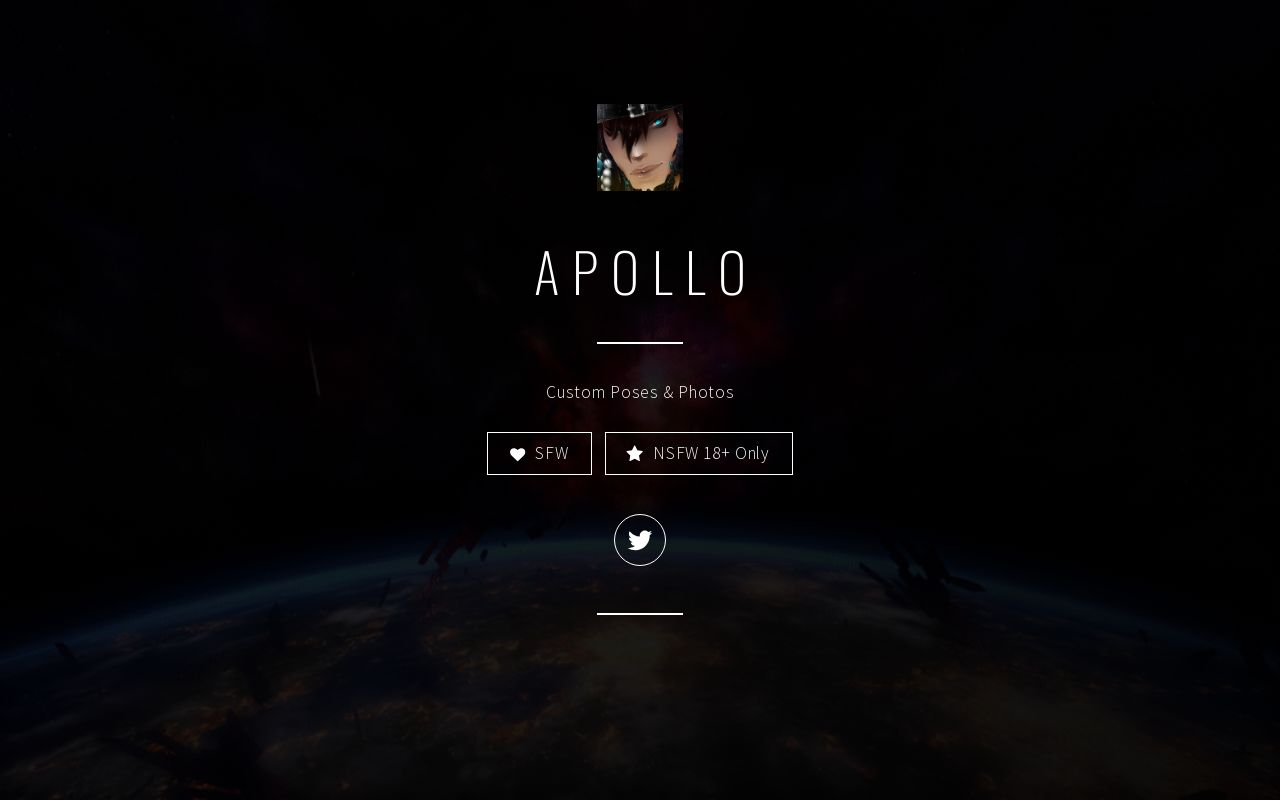This screenshot has height=800, width=1280.
Task: Click the star icon on the NSFW button
Action: click(x=635, y=453)
